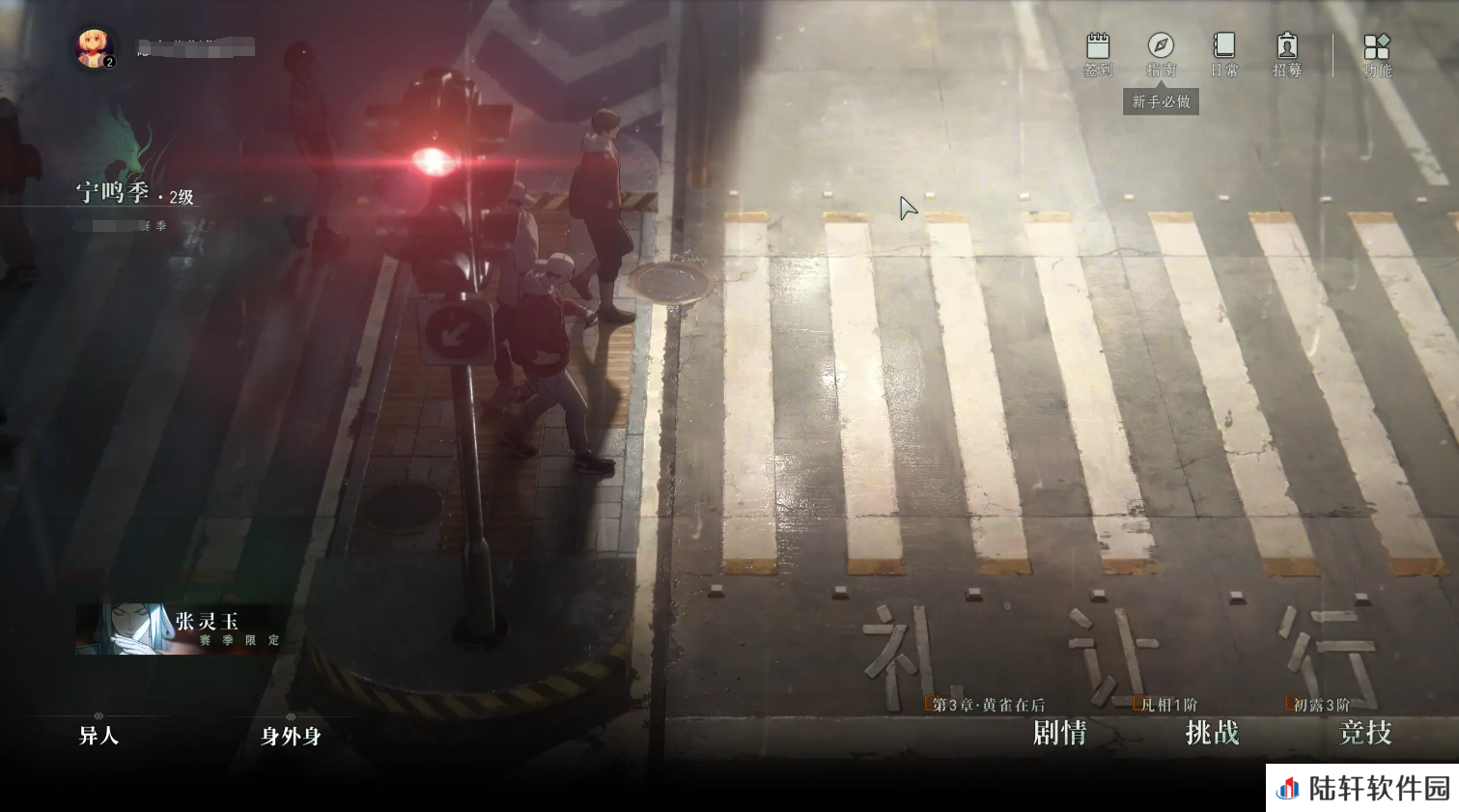Open the 身外身 menu
Image resolution: width=1459 pixels, height=812 pixels.
click(x=291, y=736)
